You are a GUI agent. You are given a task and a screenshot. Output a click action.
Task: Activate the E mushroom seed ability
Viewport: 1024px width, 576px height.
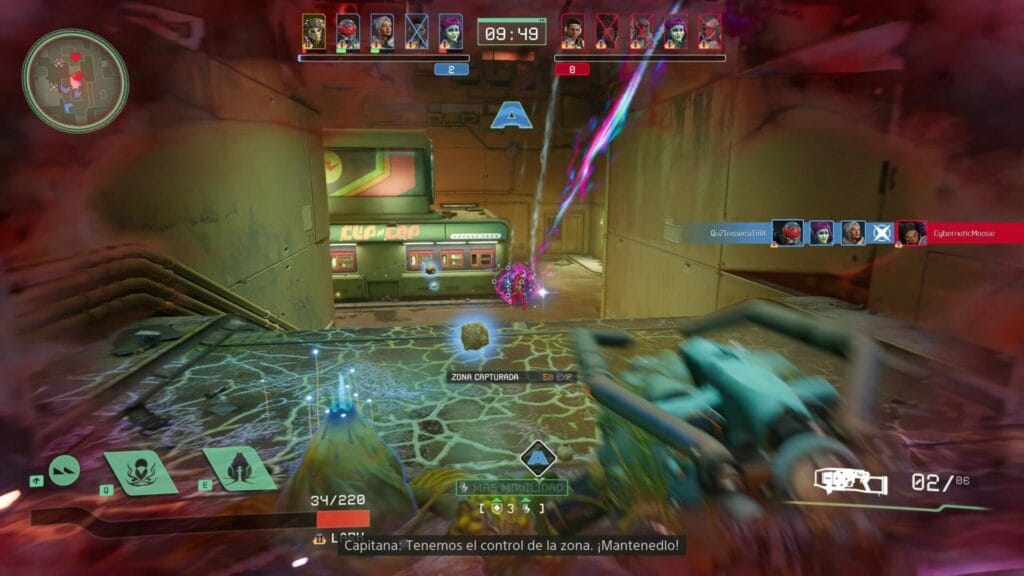point(240,468)
